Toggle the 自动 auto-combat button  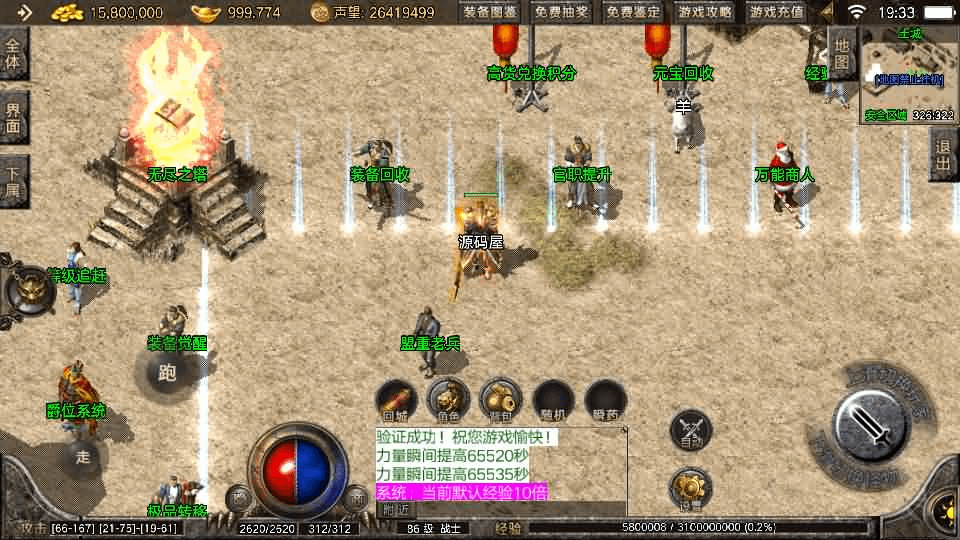[x=691, y=429]
